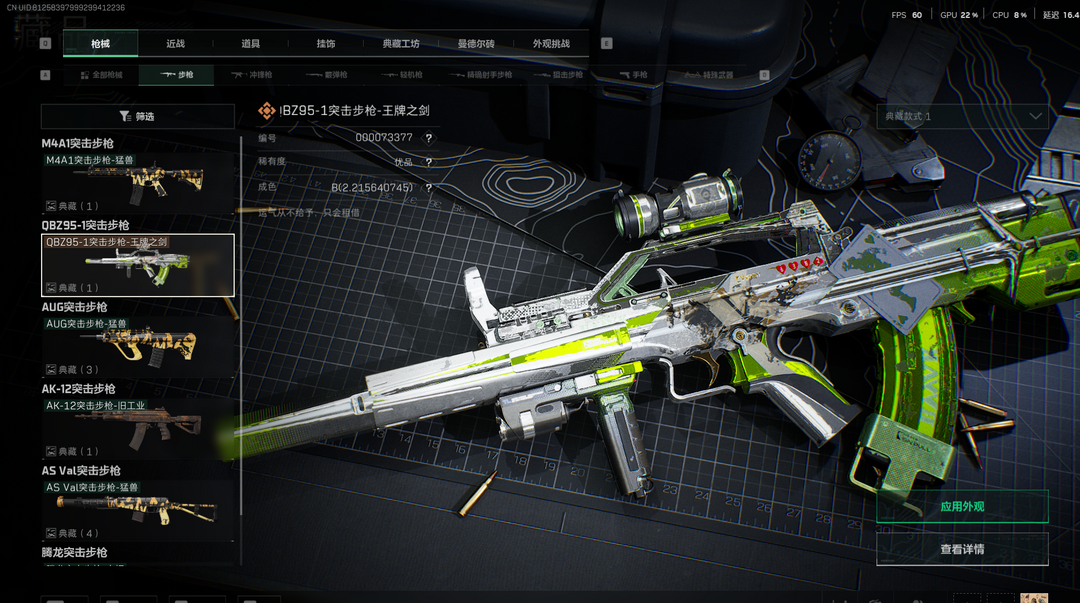Open 查看详情 for this skin
This screenshot has width=1080, height=603.
(x=962, y=549)
